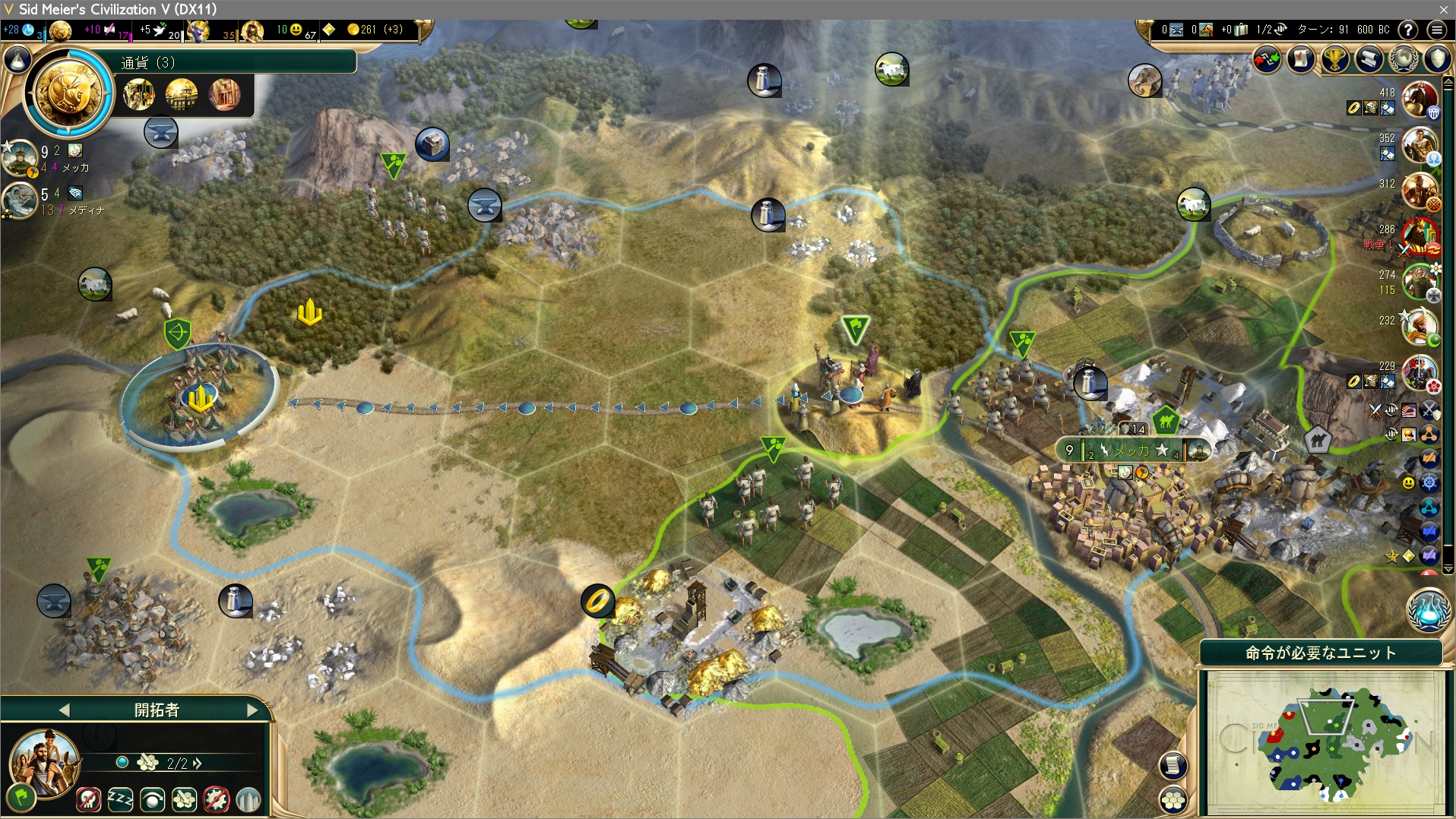Close the Civilization V window

click(1443, 9)
